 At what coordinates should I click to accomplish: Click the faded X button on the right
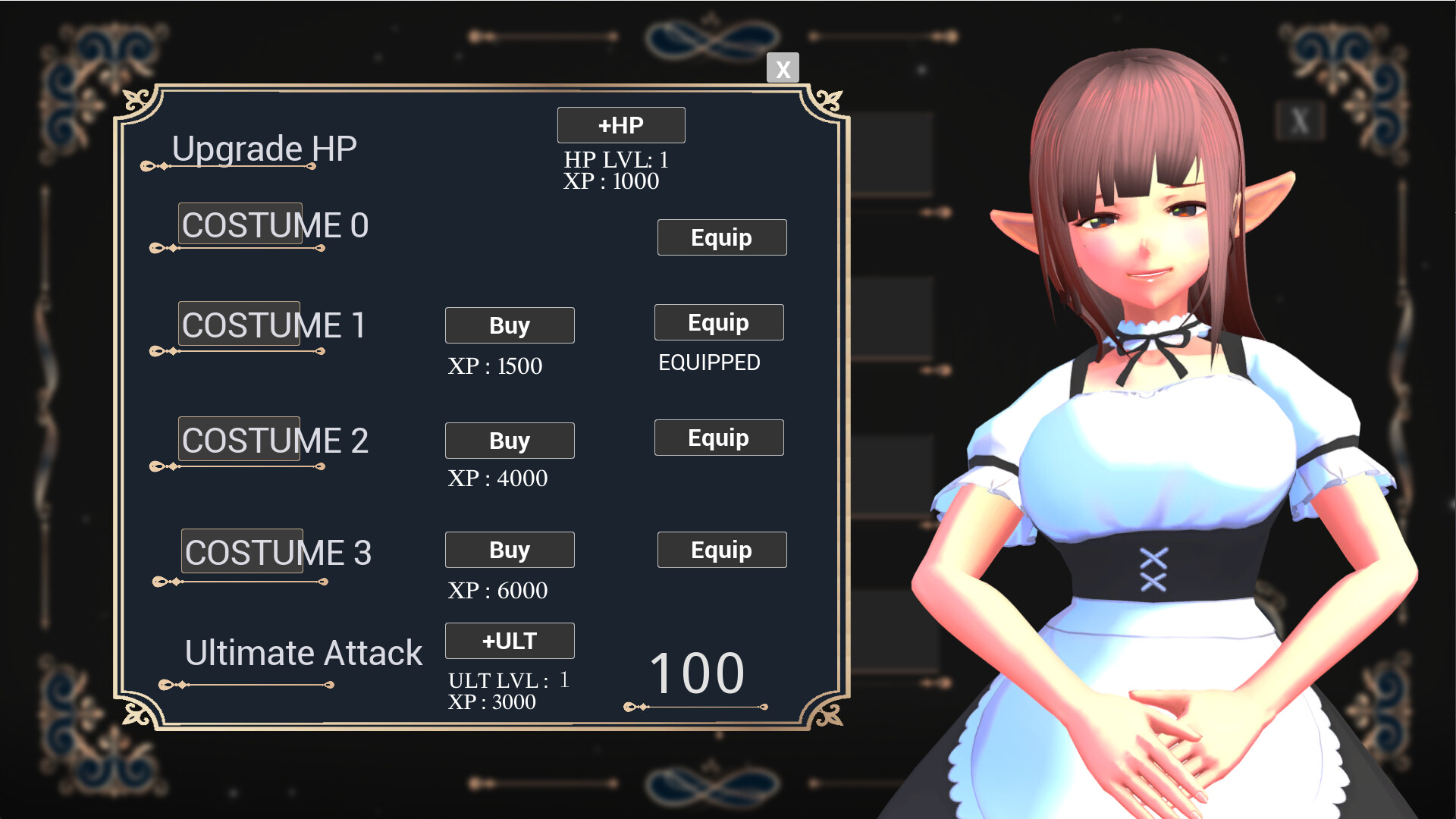coord(1300,120)
